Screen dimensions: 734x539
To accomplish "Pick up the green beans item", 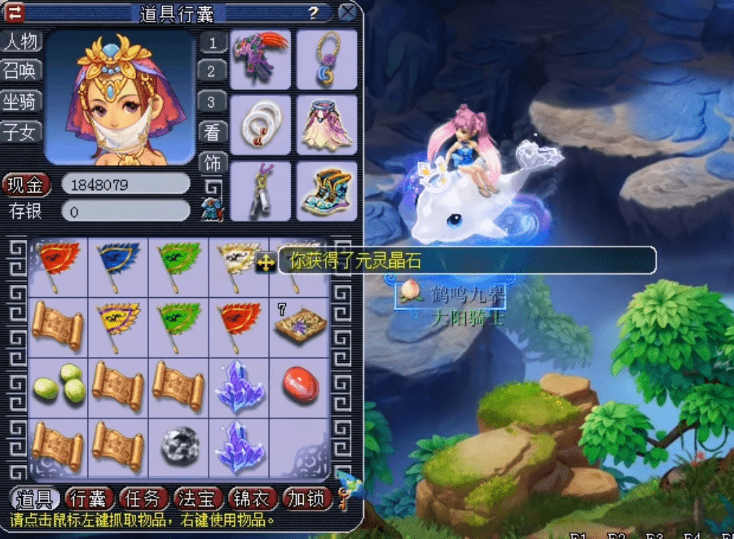I will (x=57, y=385).
